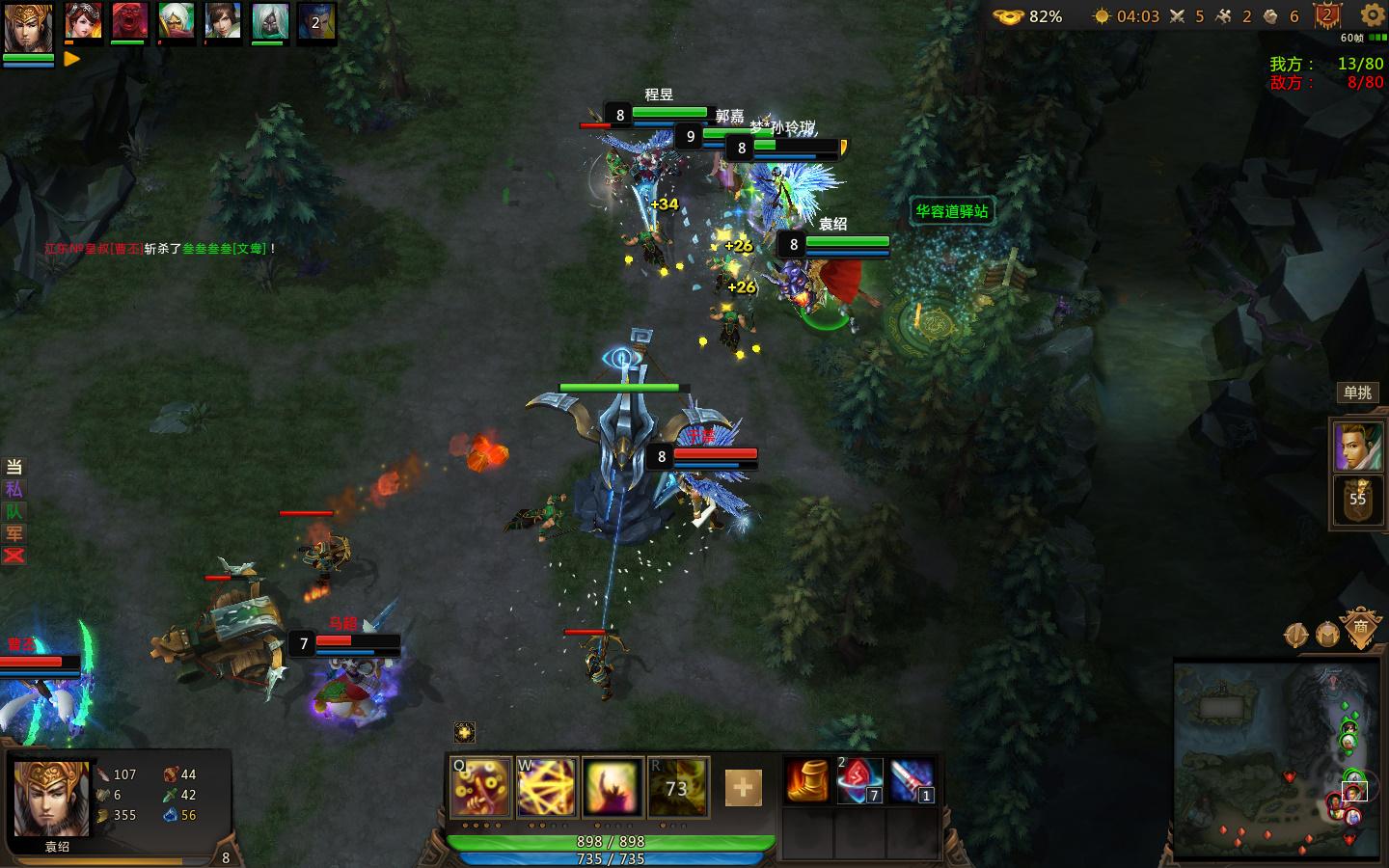Open the shop via the 商 icon
The width and height of the screenshot is (1389, 868).
pos(1361,628)
